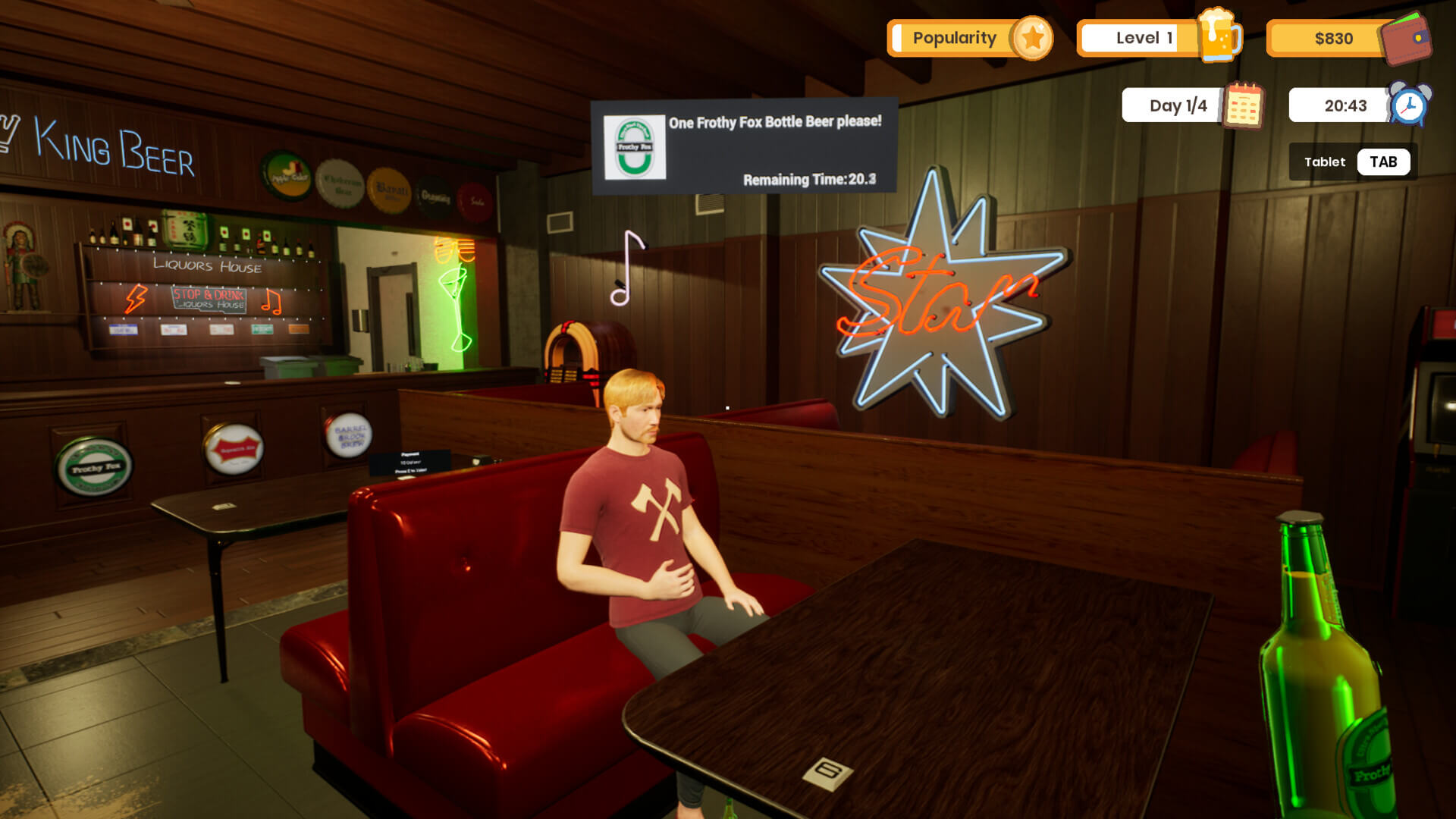Select the beer mug level icon
This screenshot has height=819, width=1456.
tap(1219, 36)
